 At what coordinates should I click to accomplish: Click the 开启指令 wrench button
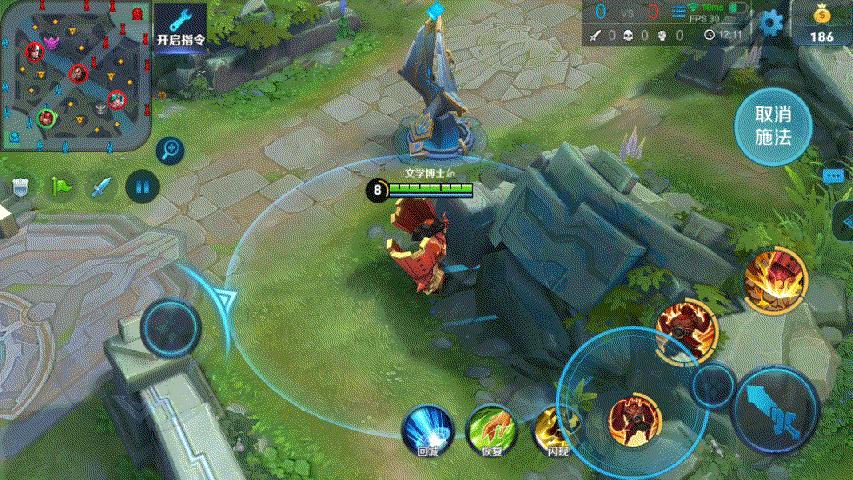181,26
